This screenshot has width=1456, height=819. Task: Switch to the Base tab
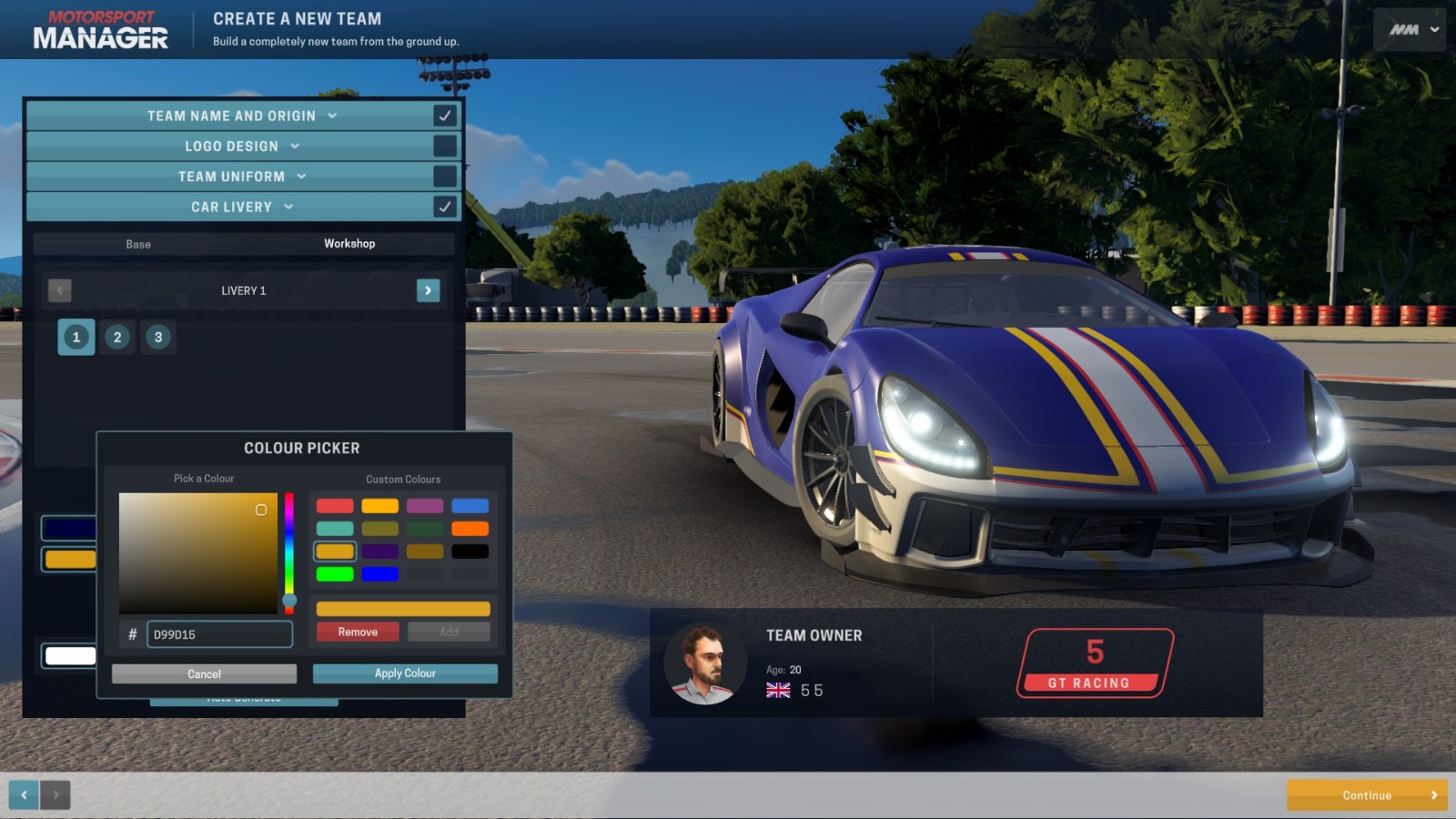coord(138,244)
